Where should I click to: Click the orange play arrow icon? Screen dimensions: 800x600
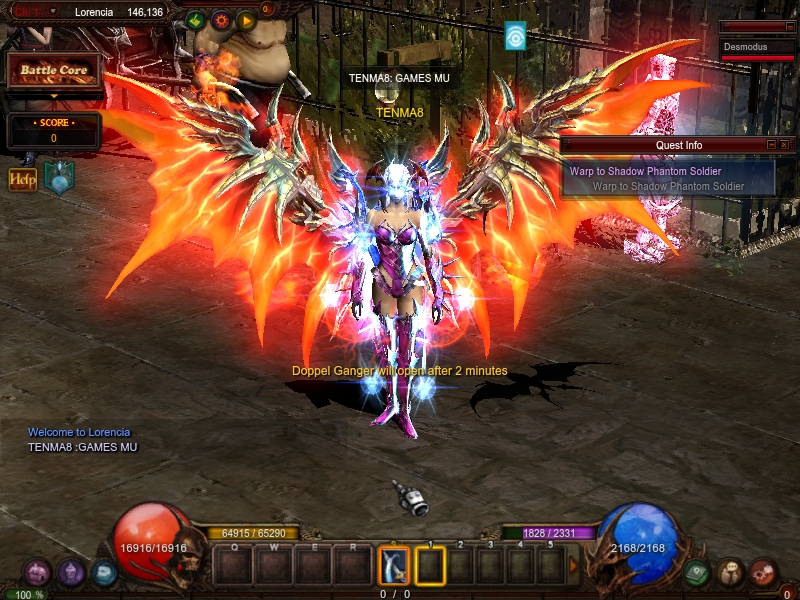coord(246,19)
